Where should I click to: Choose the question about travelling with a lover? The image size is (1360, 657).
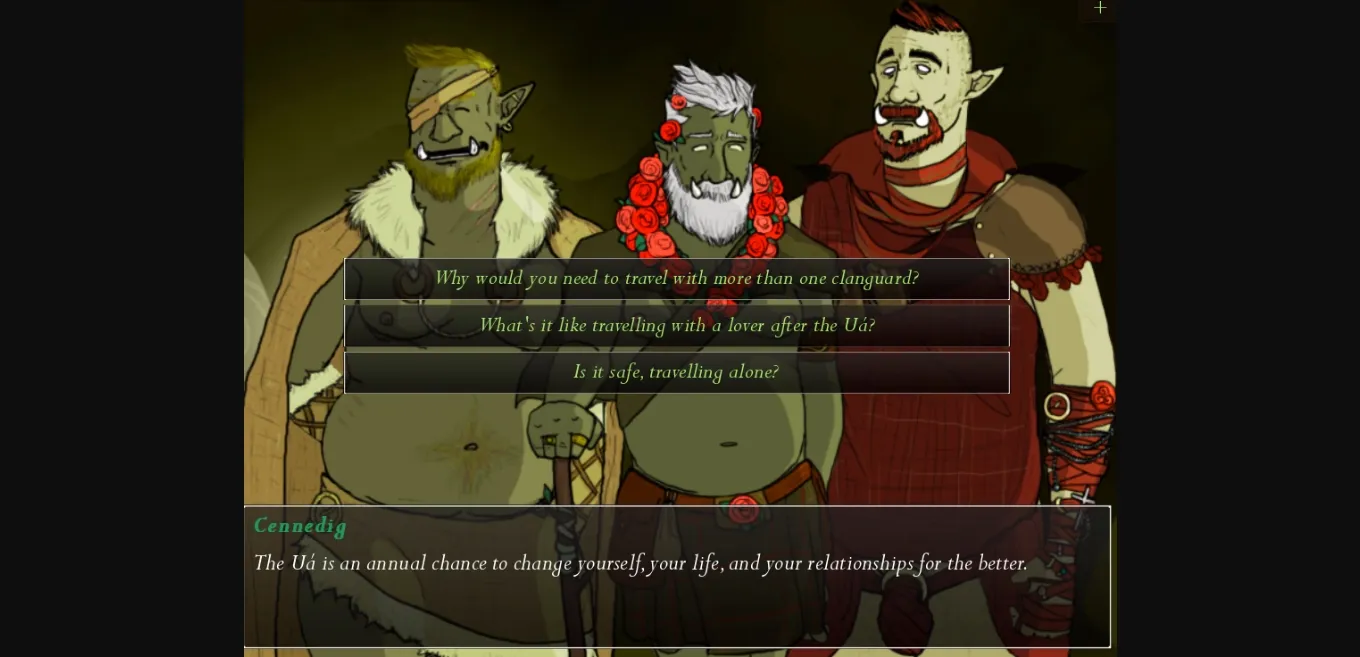tap(676, 326)
